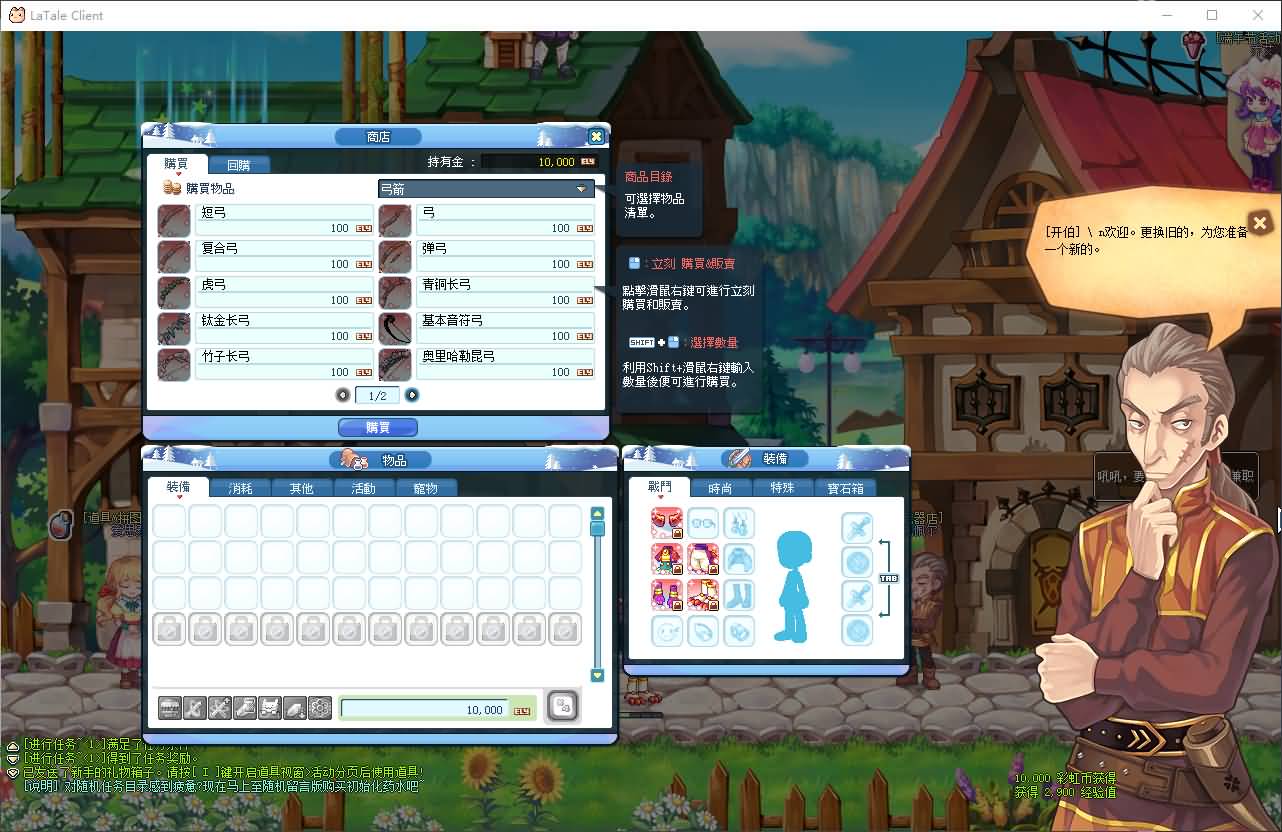Switch to the 回購 tab in the shop
1282x832 pixels.
[239, 164]
